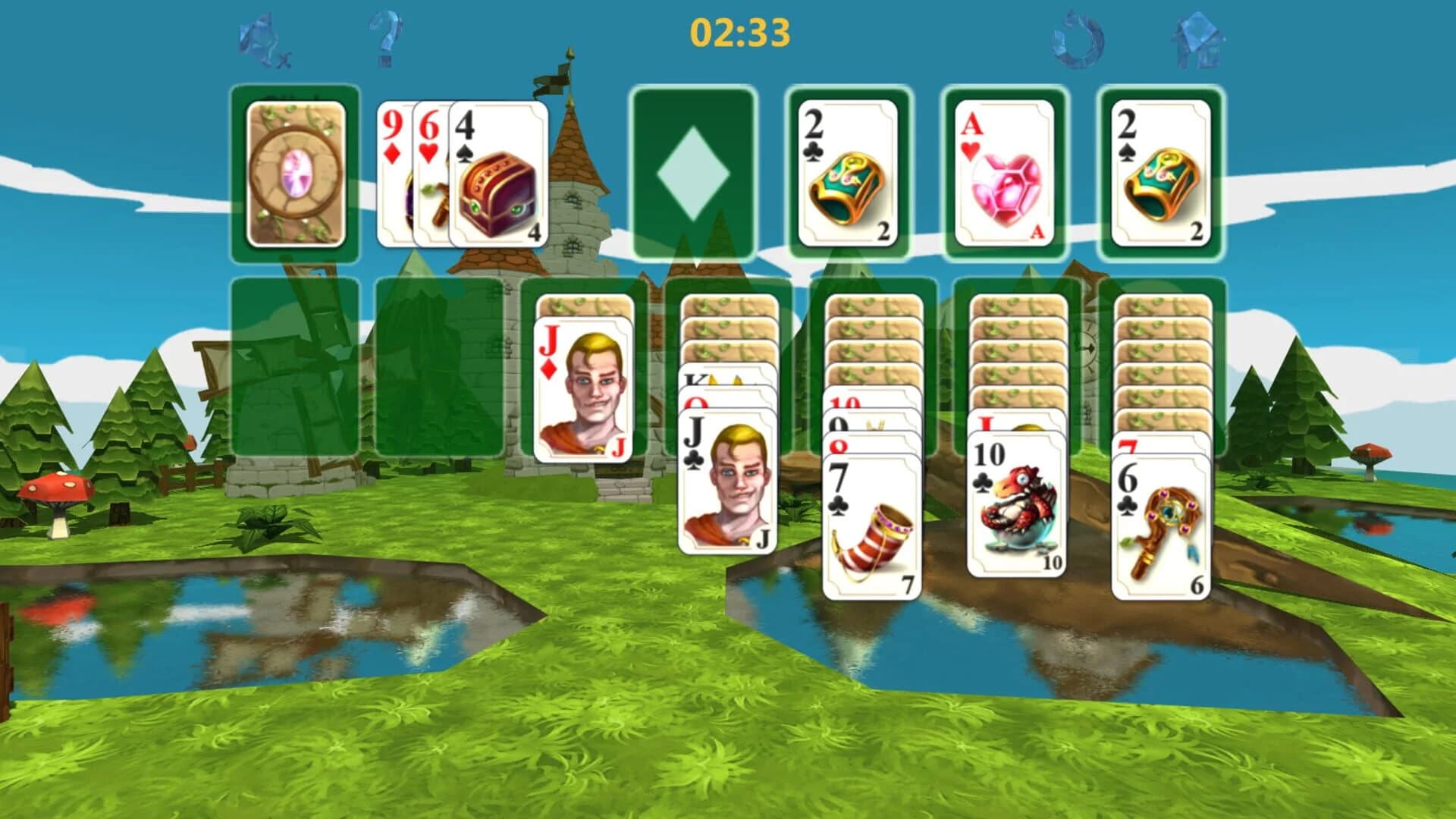The image size is (1456, 819).
Task: Pick up the 4 of spades treasure chest card
Action: (497, 174)
